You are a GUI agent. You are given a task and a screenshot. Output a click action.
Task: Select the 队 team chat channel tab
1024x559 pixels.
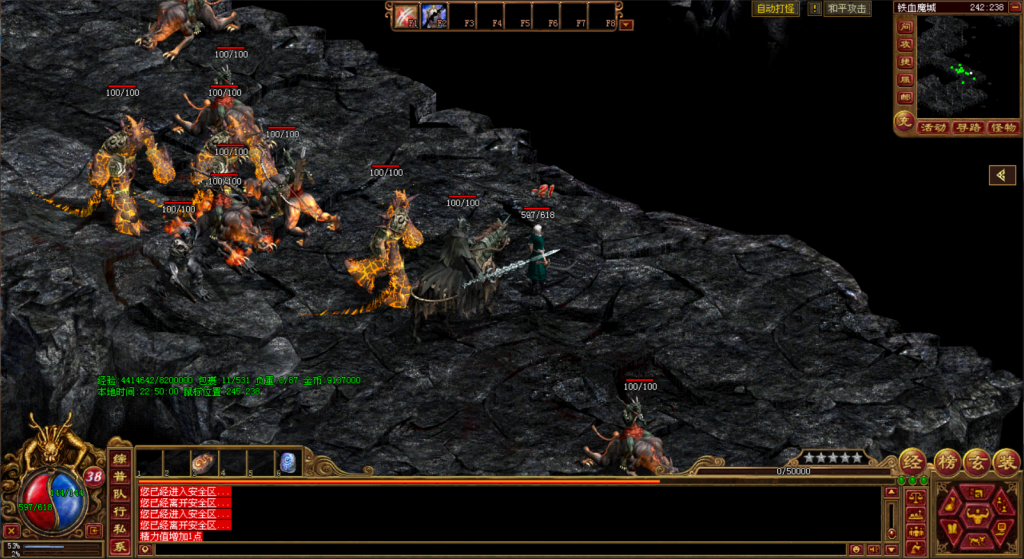120,494
